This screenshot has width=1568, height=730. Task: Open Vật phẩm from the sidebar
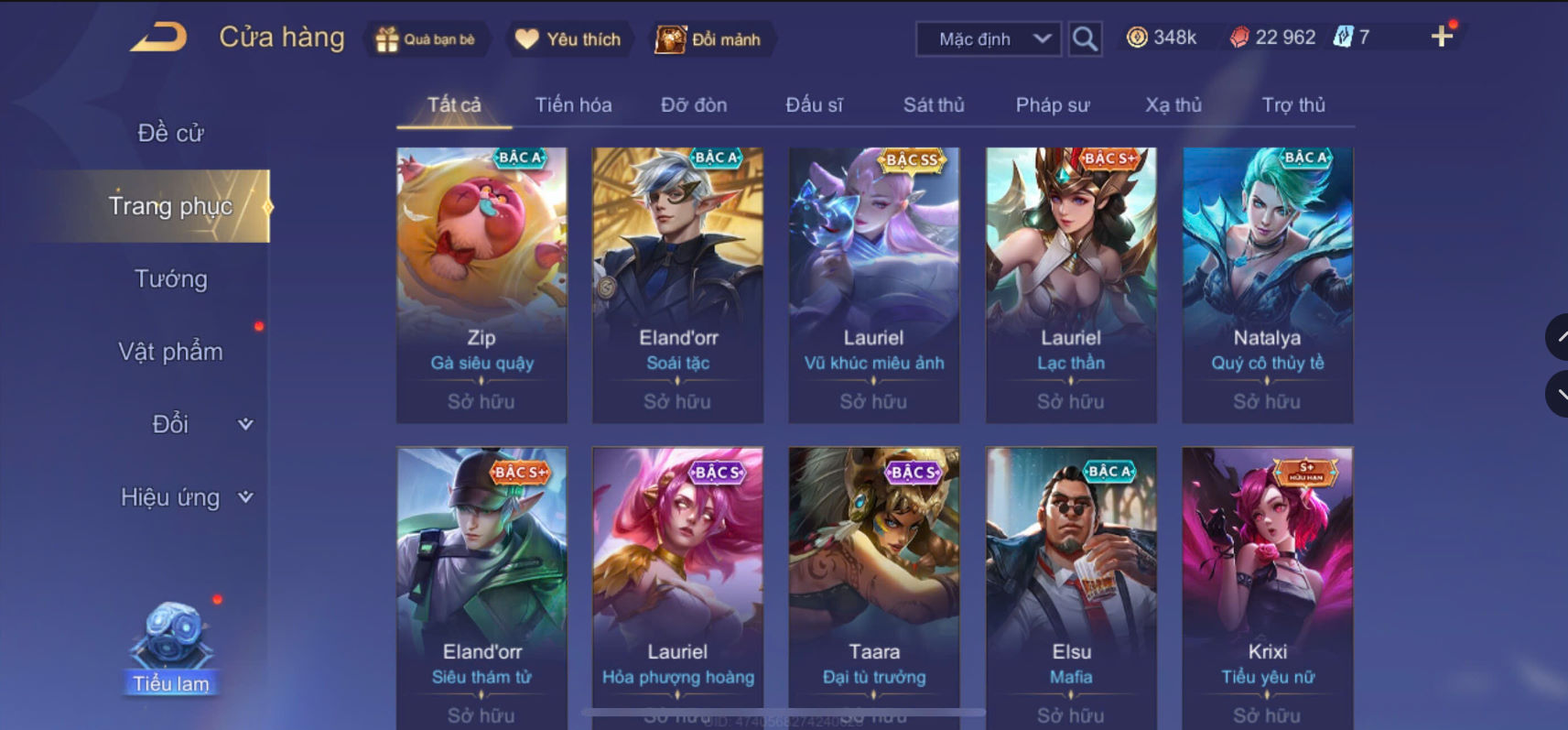pyautogui.click(x=169, y=351)
